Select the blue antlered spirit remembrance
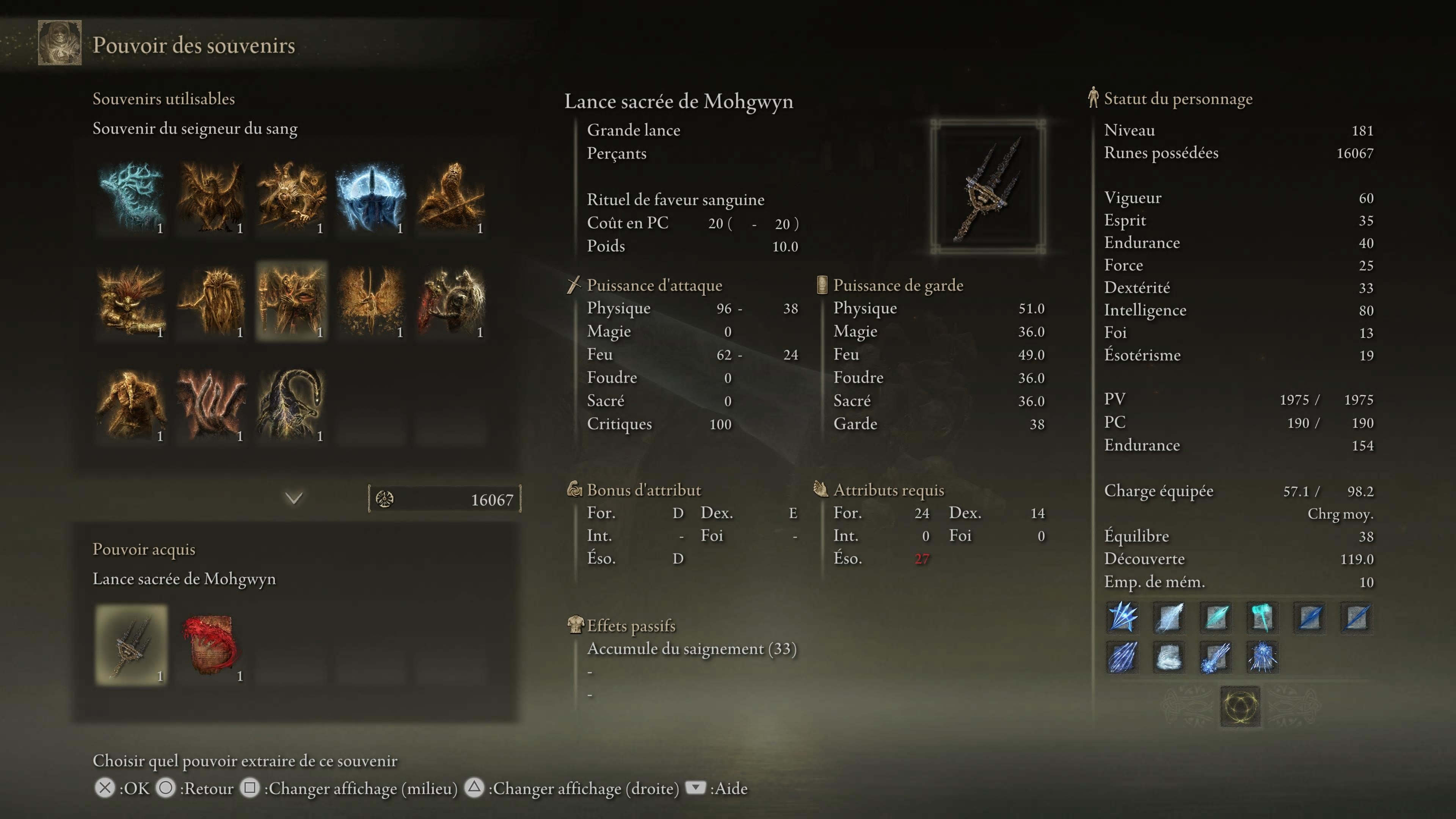Viewport: 1456px width, 819px height. (x=131, y=197)
